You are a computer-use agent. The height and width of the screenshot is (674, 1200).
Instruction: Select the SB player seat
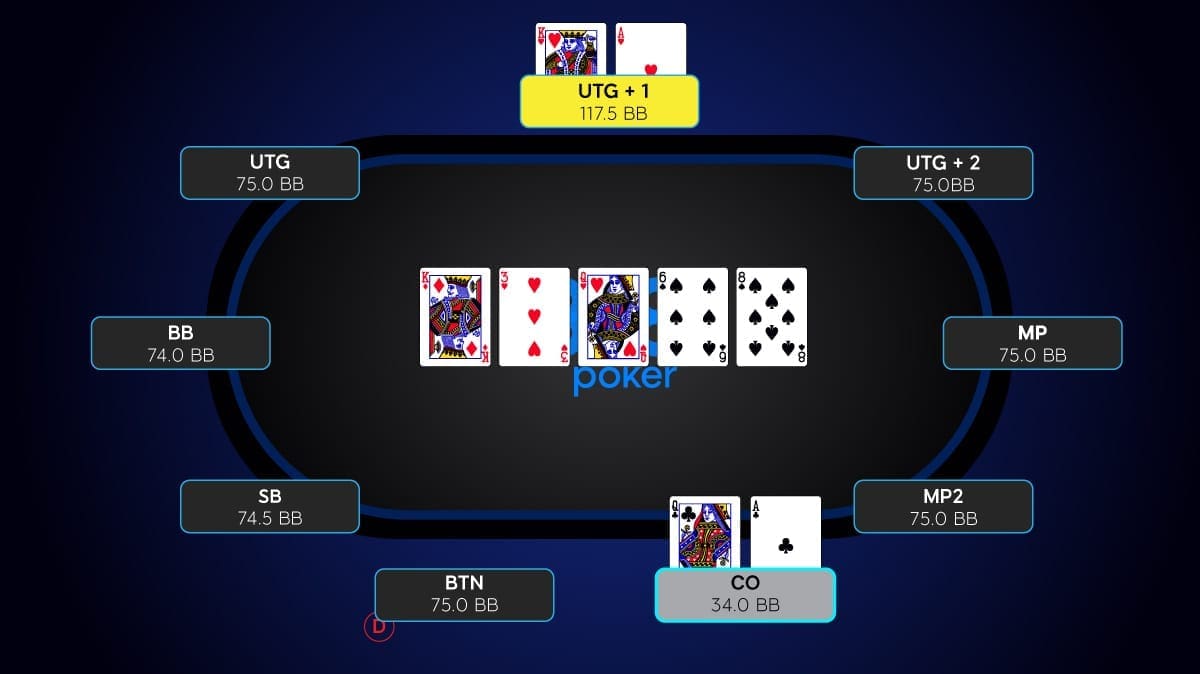click(x=270, y=506)
